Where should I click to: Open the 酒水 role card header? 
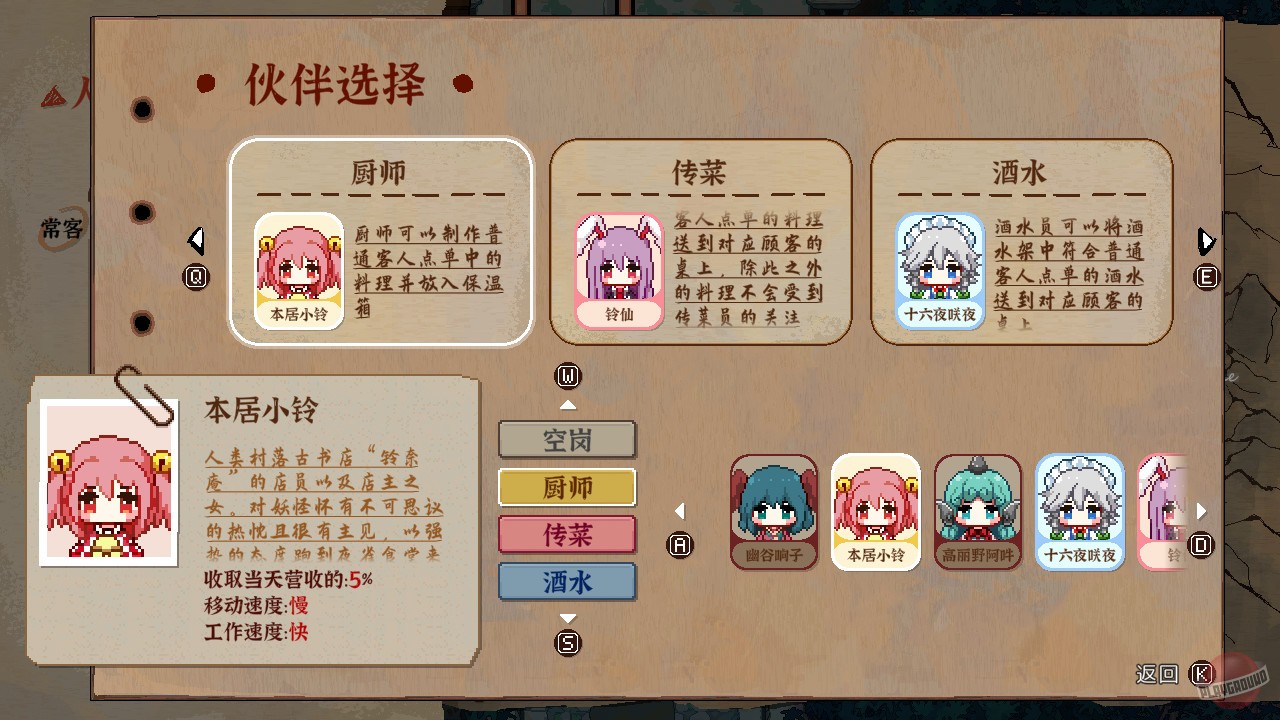tap(1021, 172)
